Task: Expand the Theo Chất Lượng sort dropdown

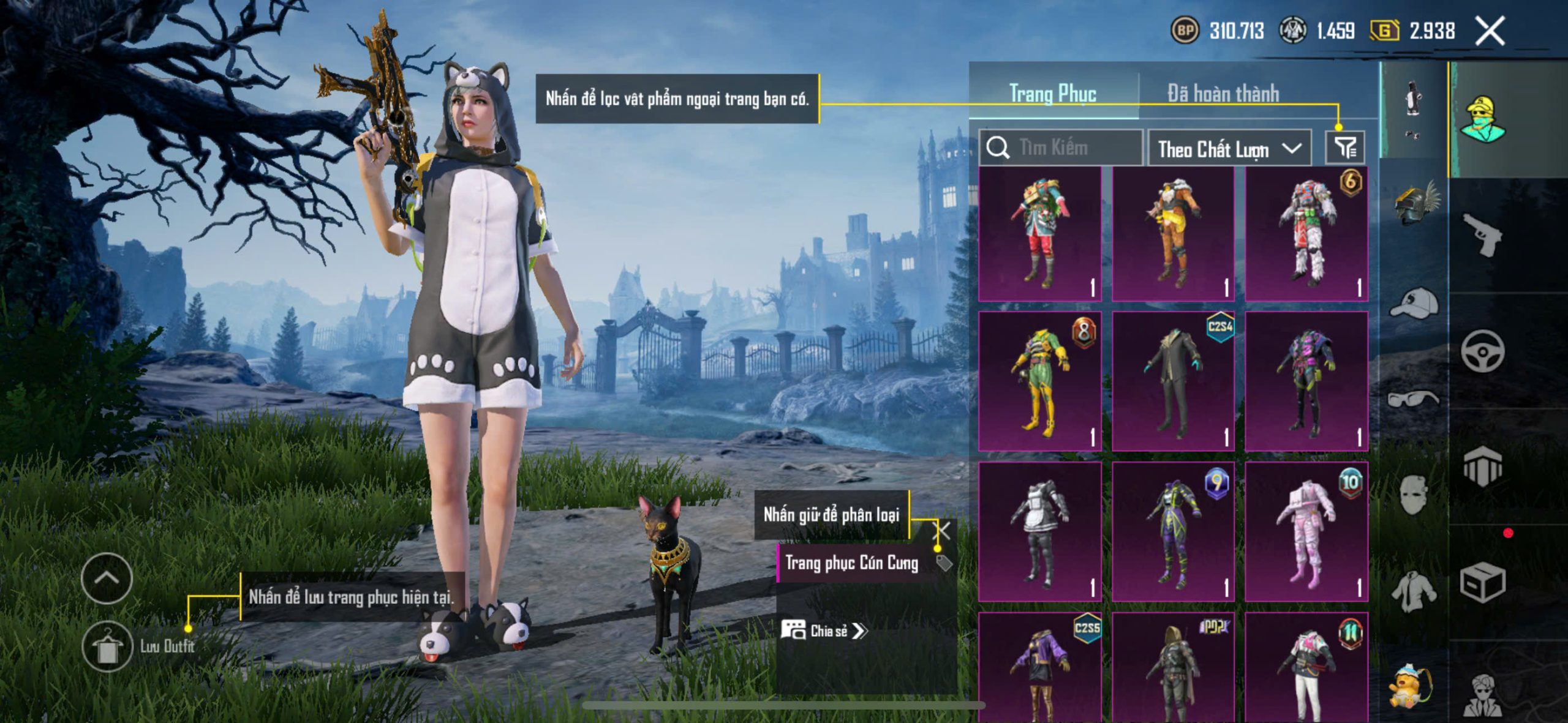Action: 1229,149
